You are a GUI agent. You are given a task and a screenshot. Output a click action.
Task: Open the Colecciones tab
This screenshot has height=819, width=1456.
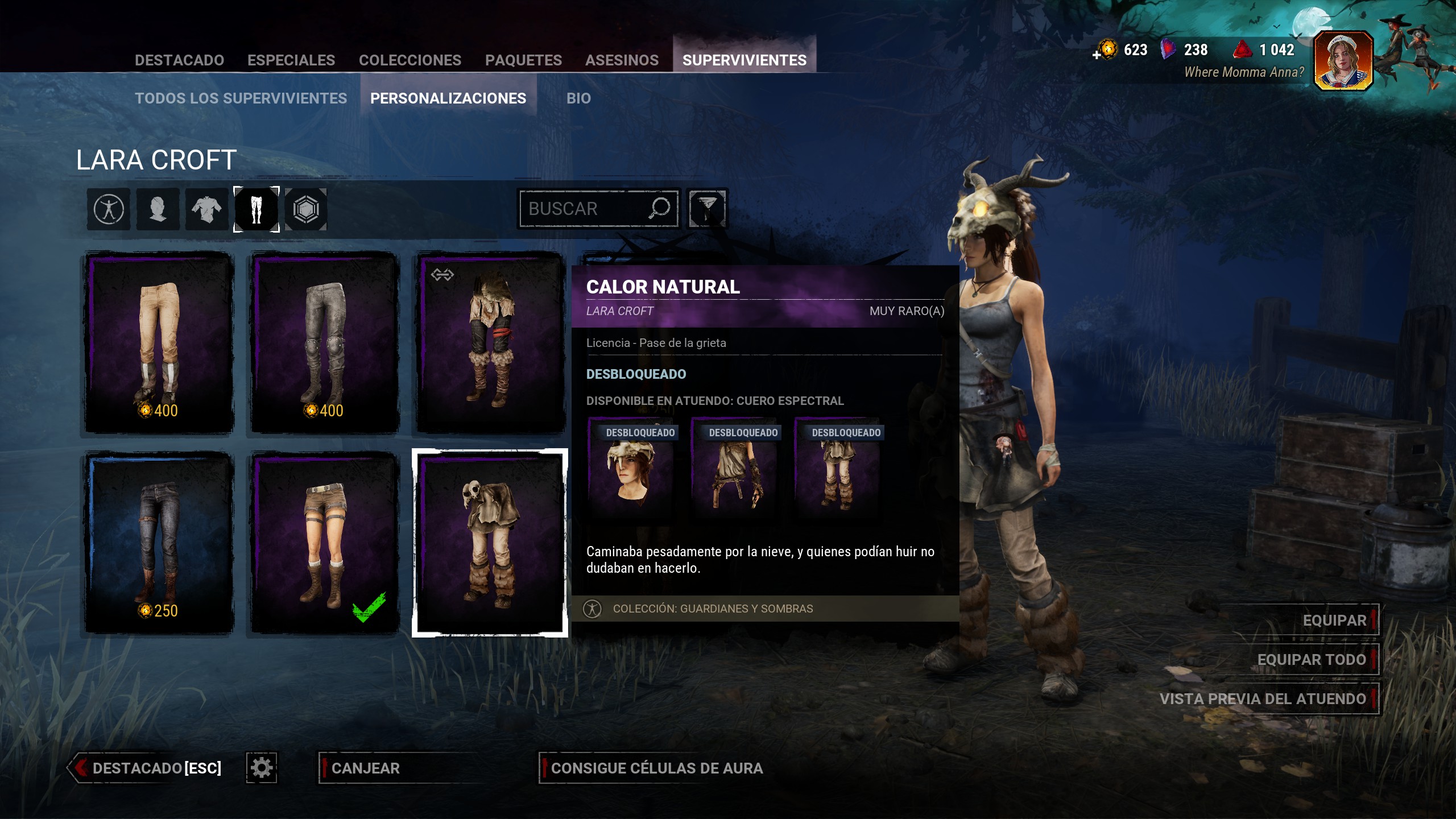[410, 60]
